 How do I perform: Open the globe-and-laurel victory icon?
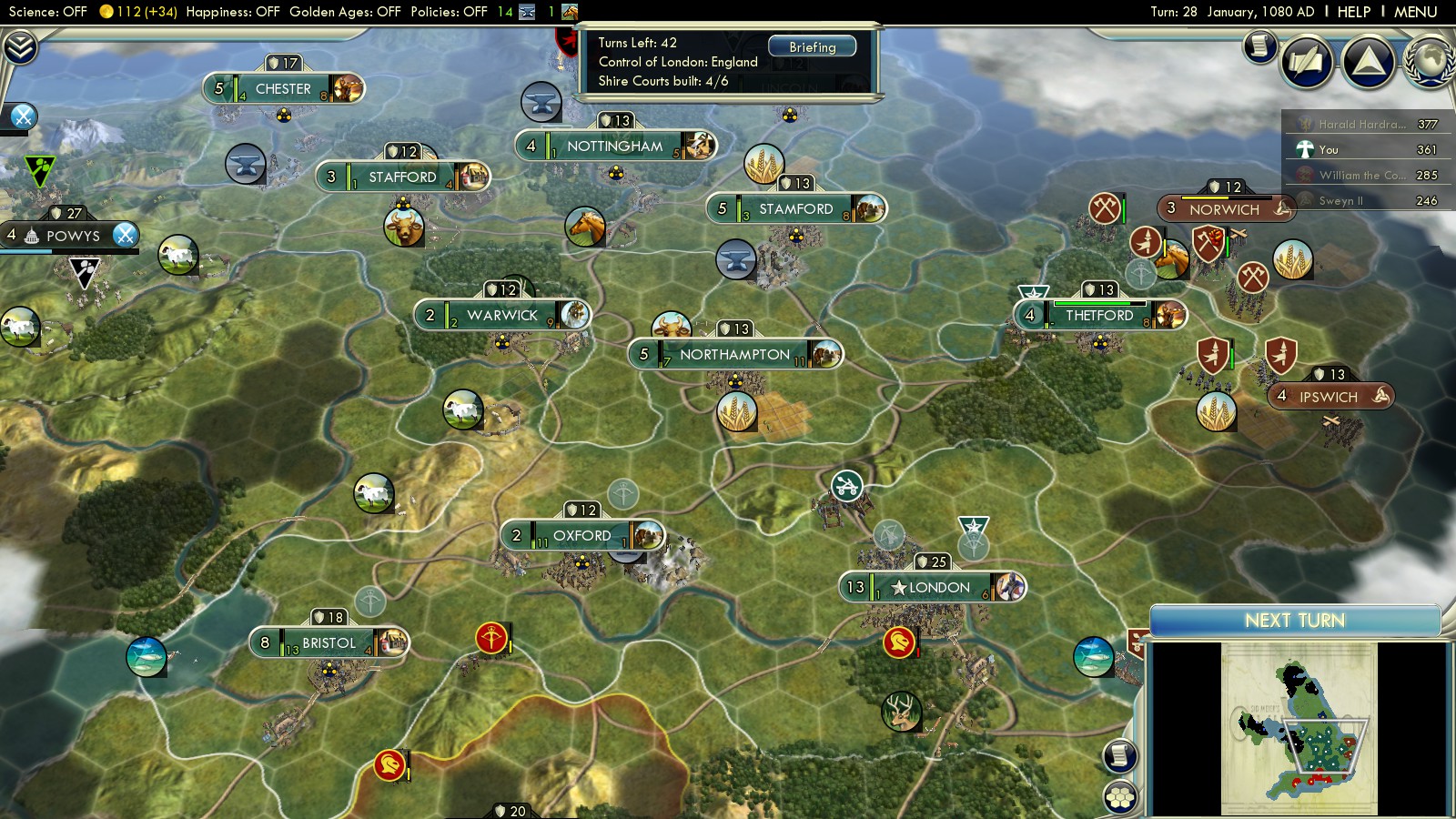tap(1429, 62)
